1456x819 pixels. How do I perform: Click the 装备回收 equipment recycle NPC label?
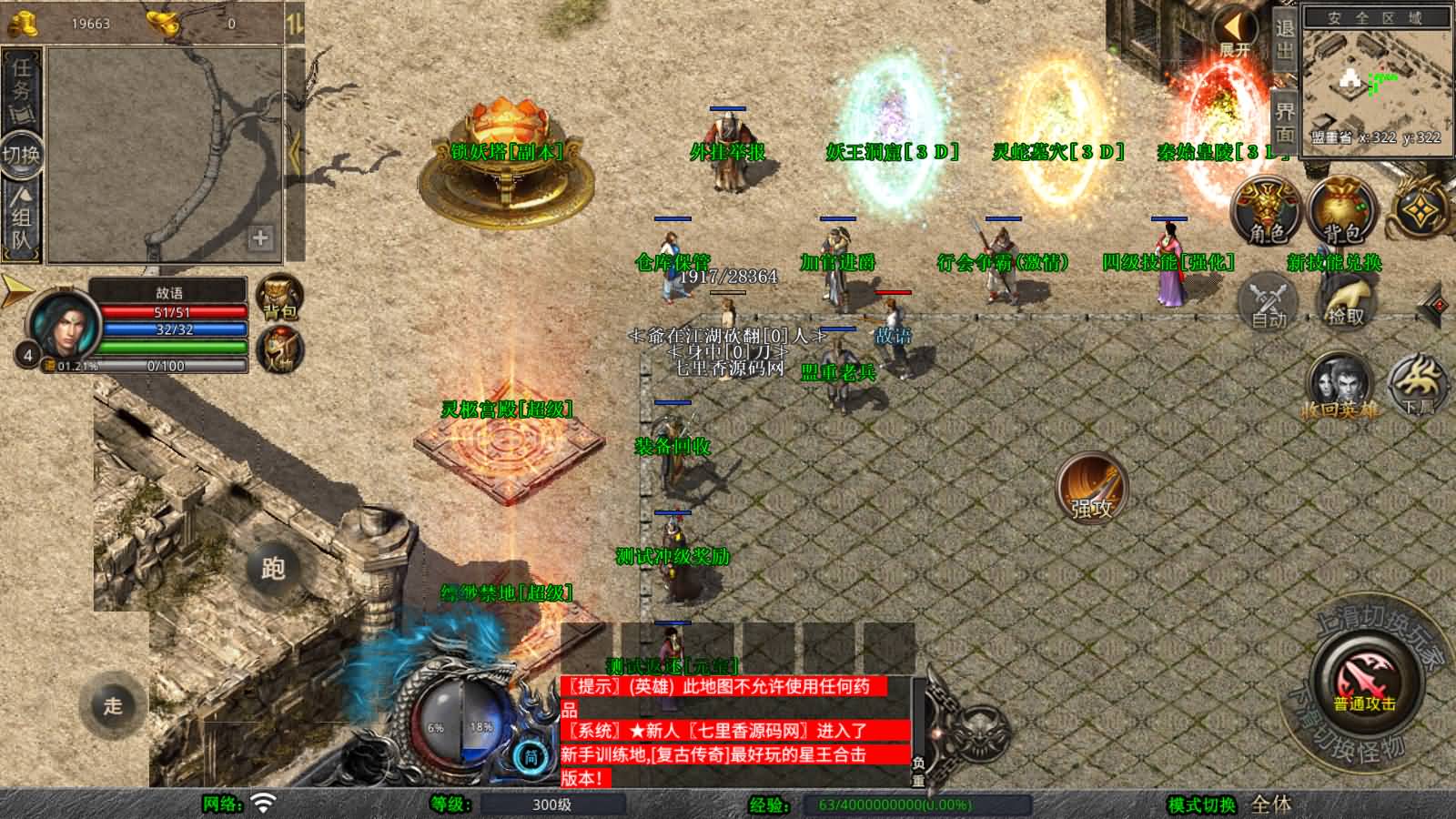673,448
